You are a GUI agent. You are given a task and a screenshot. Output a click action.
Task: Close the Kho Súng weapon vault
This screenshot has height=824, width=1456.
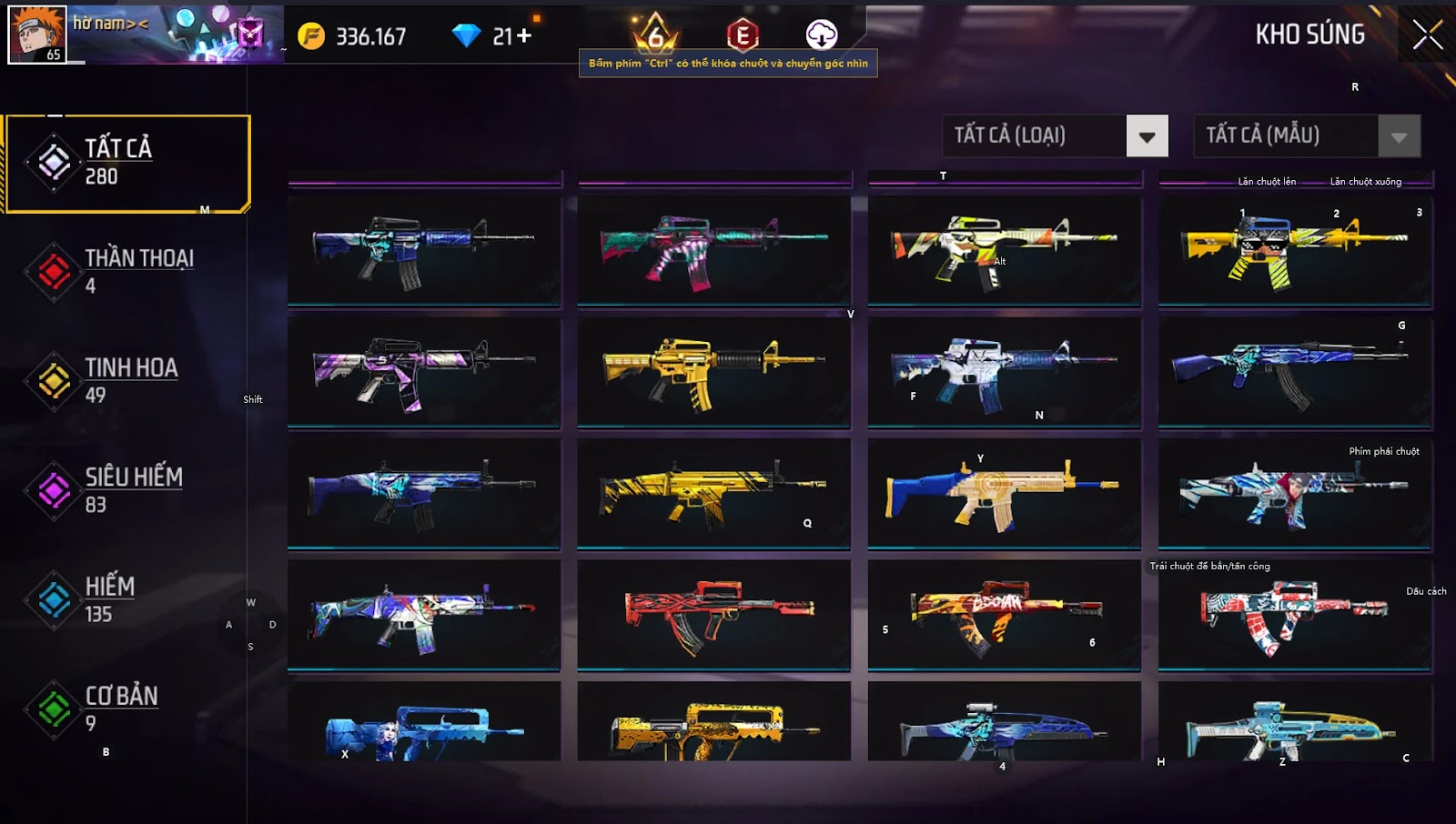click(1427, 35)
